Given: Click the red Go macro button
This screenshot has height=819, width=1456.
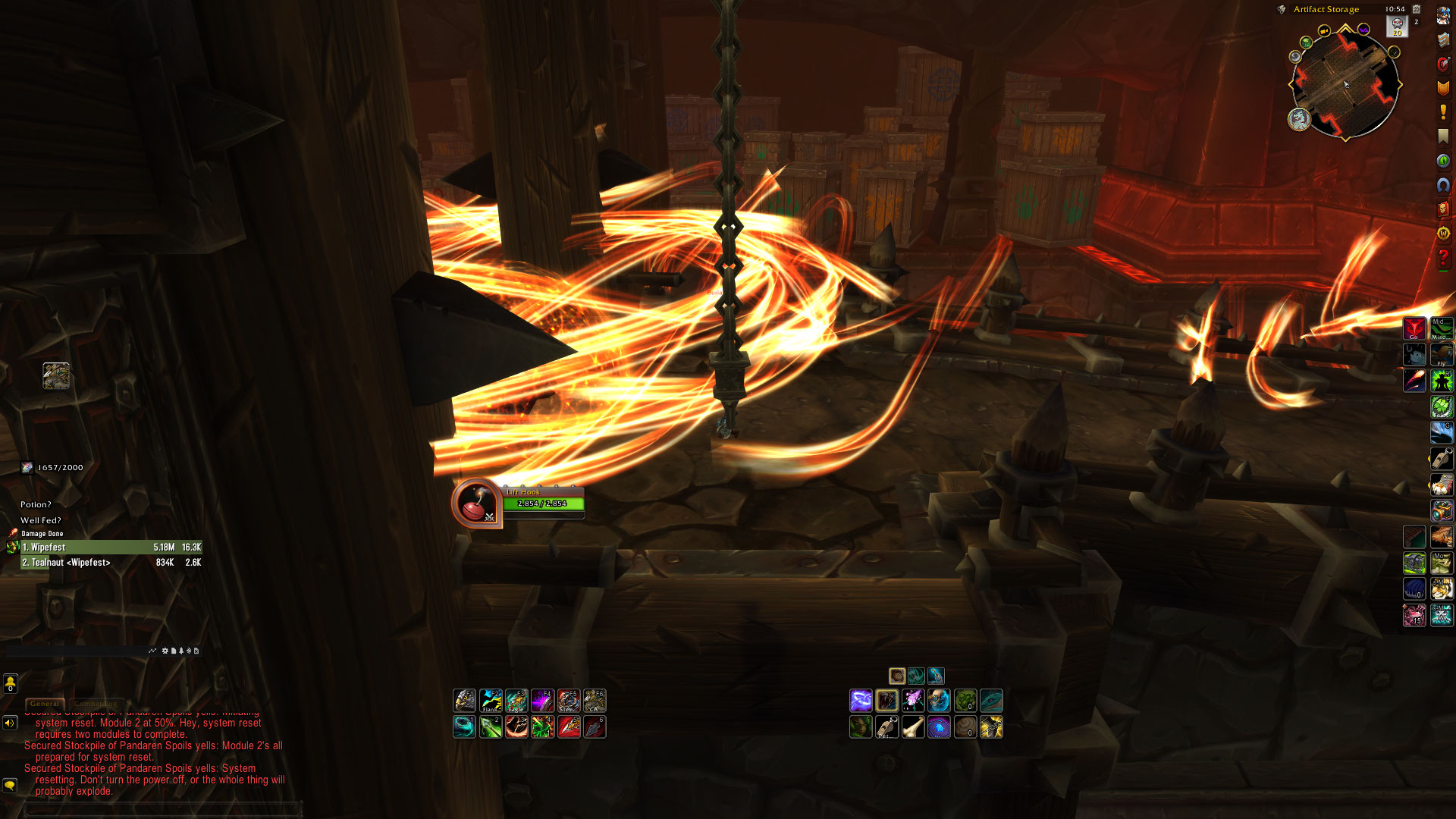Looking at the screenshot, I should [x=1414, y=328].
